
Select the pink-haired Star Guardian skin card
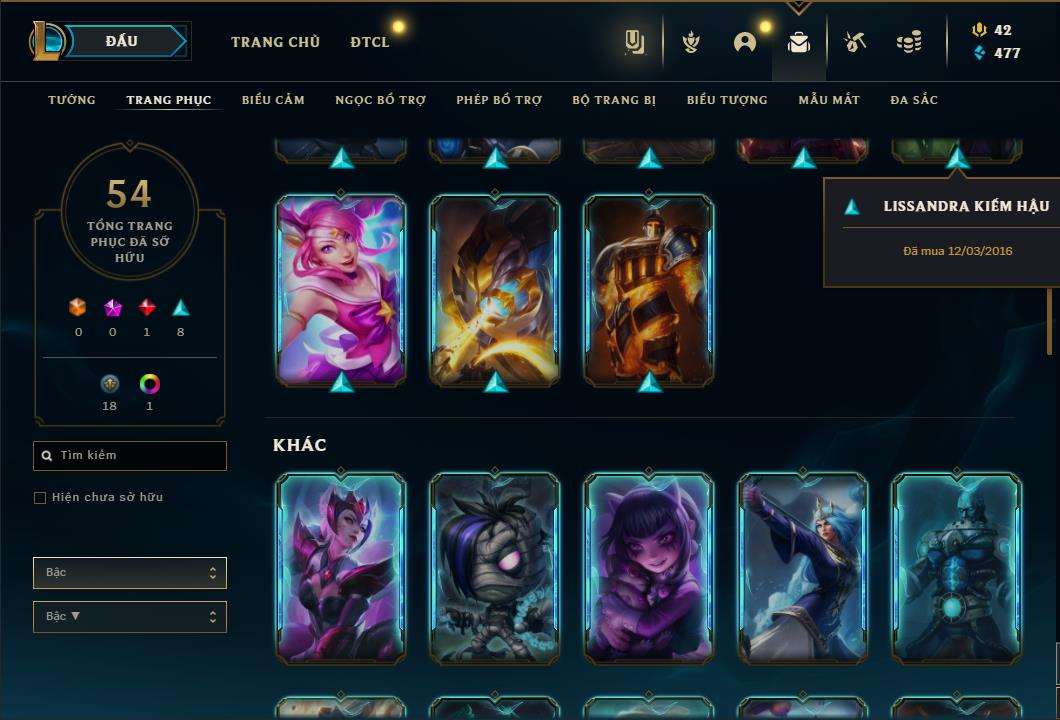point(341,290)
